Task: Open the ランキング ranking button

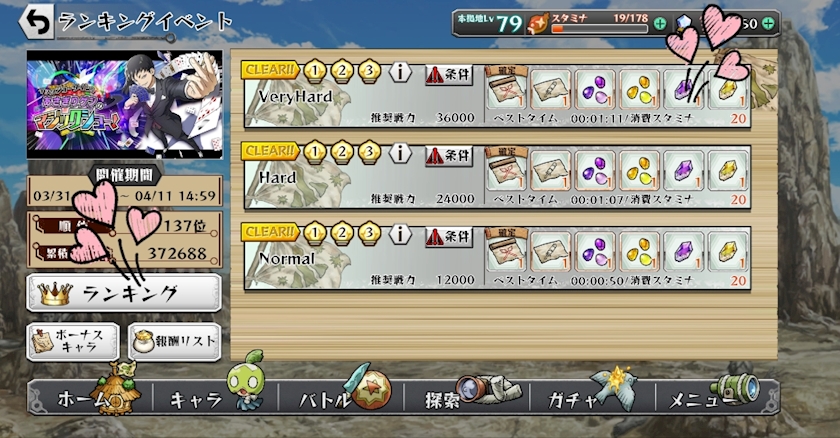Action: (x=124, y=293)
